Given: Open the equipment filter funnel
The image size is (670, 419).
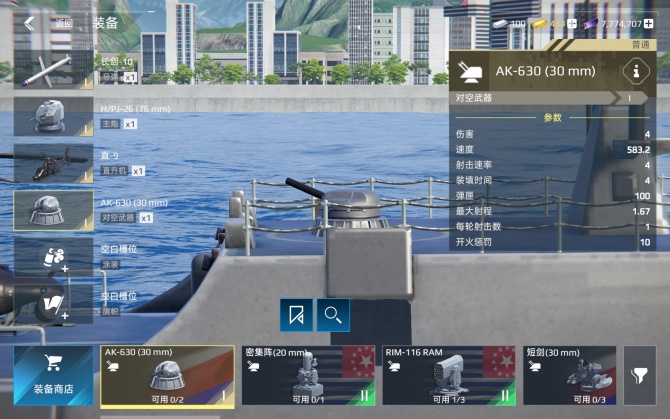Looking at the screenshot, I should [x=639, y=375].
